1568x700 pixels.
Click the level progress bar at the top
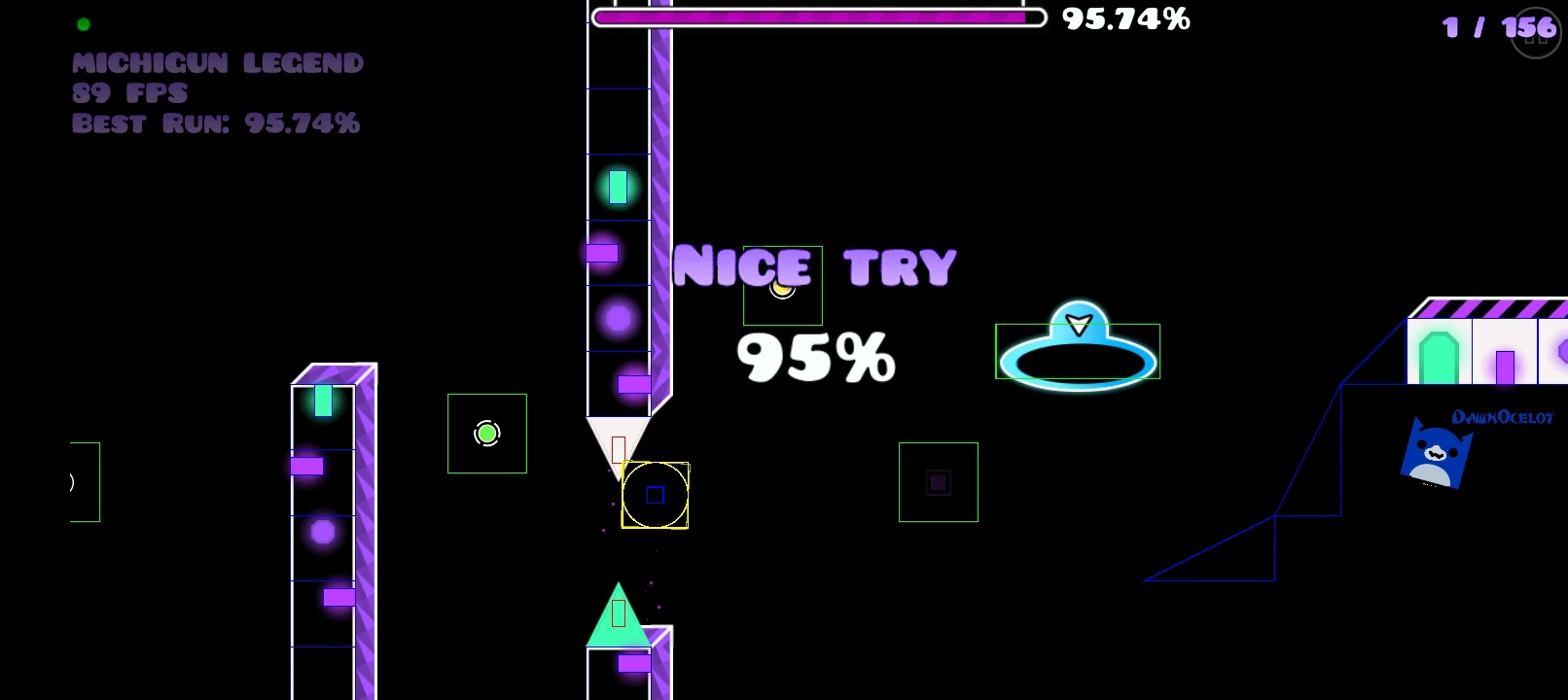coord(817,17)
